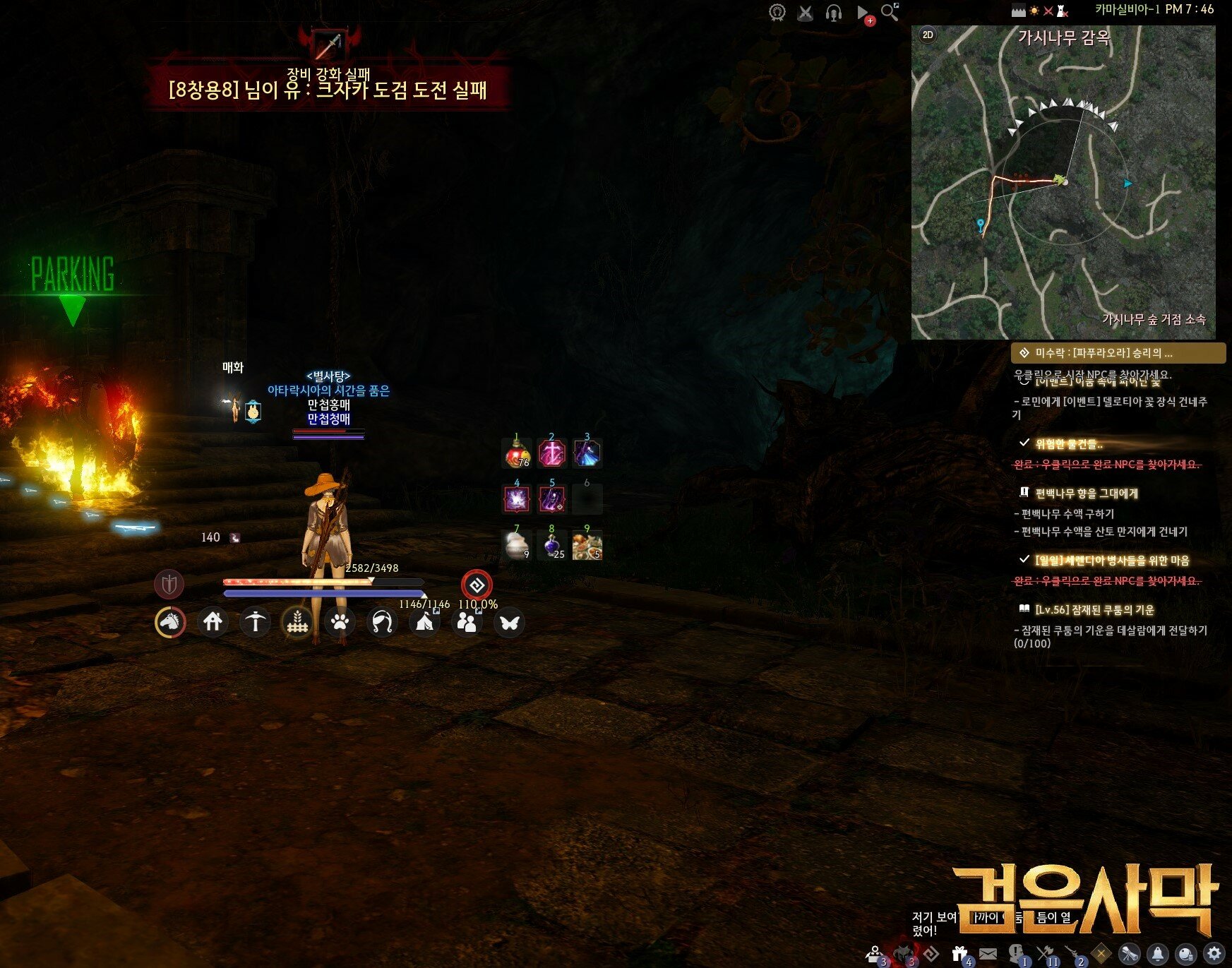
Task: Click the bell notifications icon
Action: pos(1158,954)
